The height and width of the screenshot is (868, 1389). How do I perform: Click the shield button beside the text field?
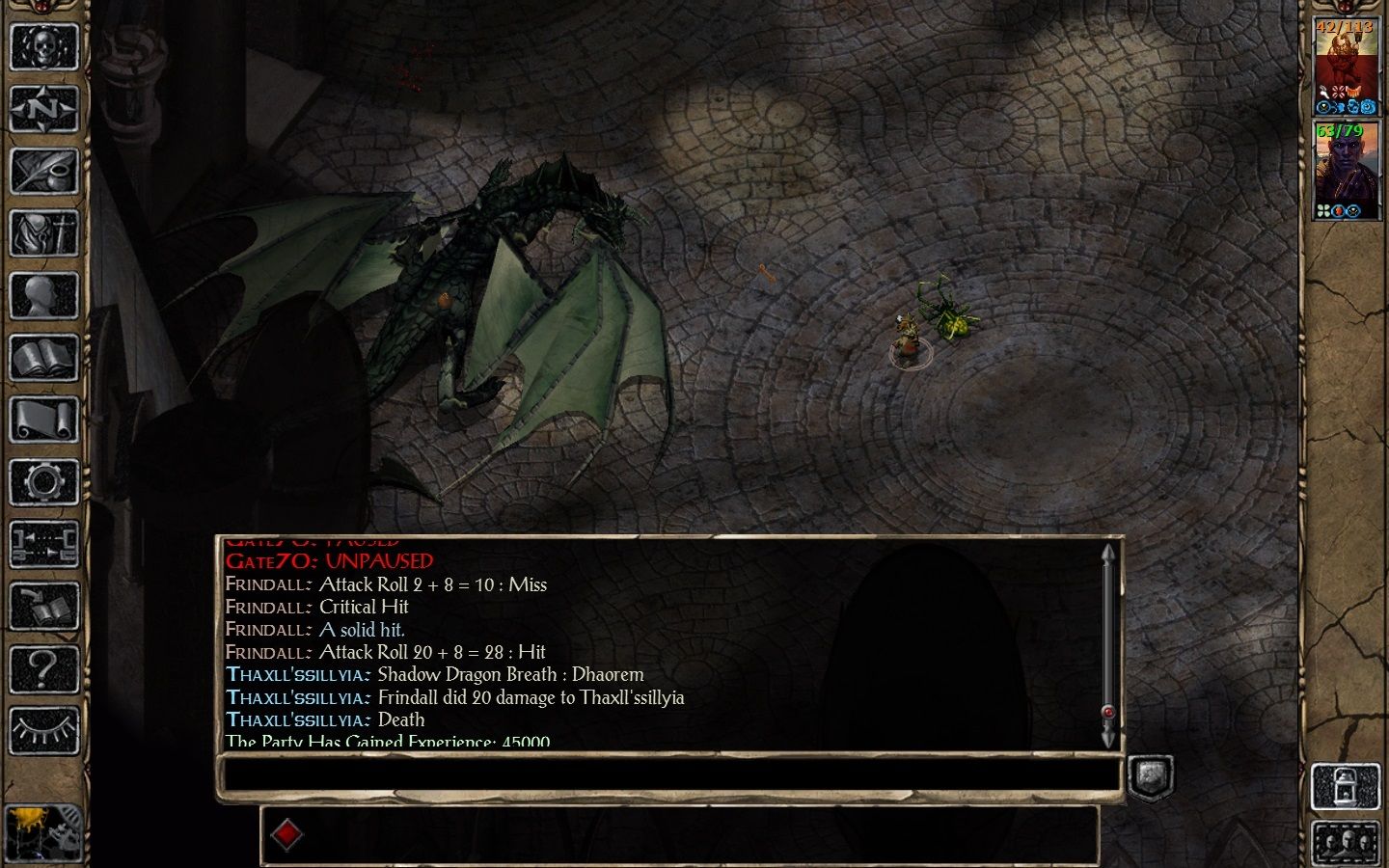pos(1150,776)
